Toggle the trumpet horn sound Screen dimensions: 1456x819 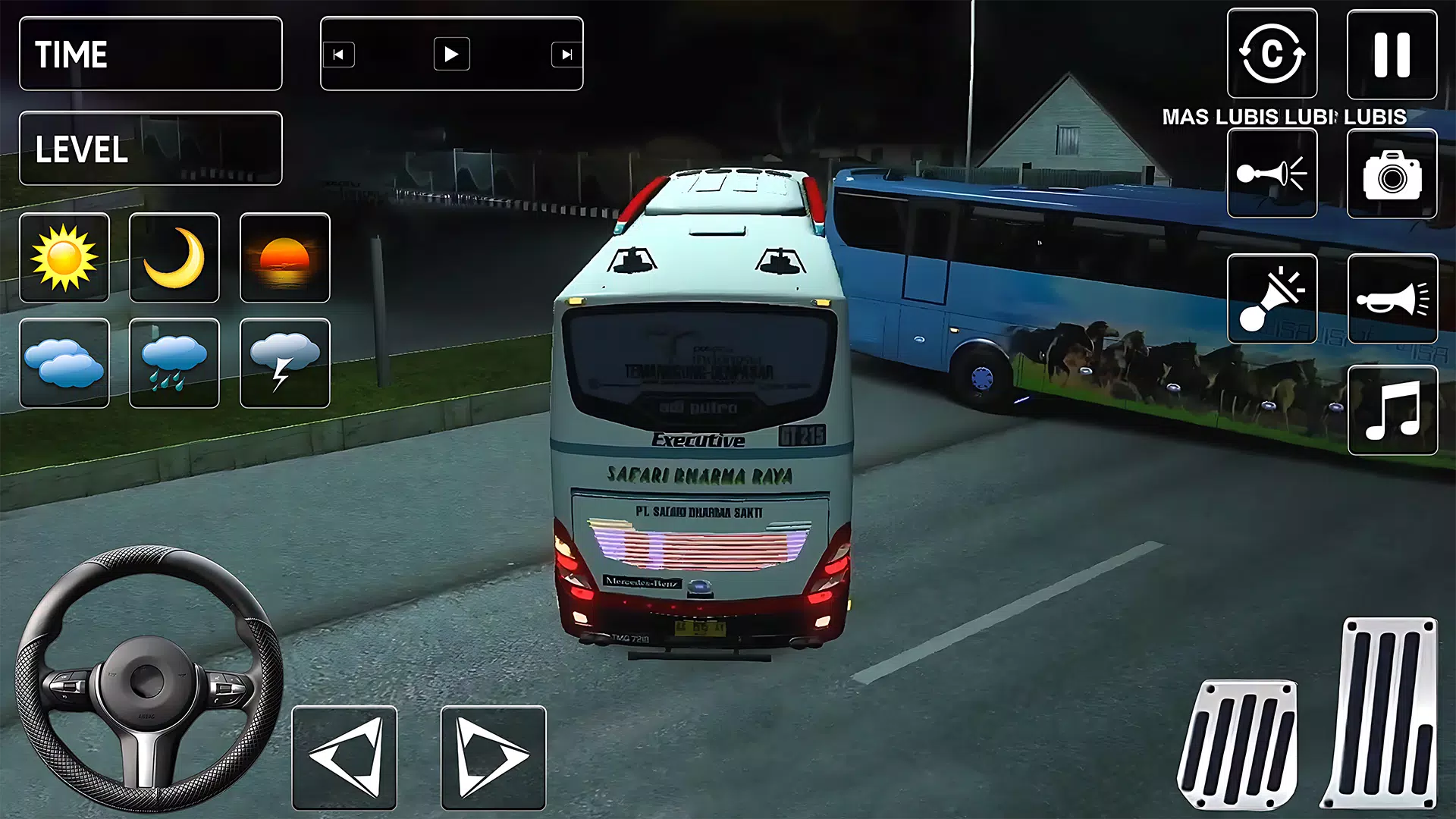click(x=1392, y=297)
